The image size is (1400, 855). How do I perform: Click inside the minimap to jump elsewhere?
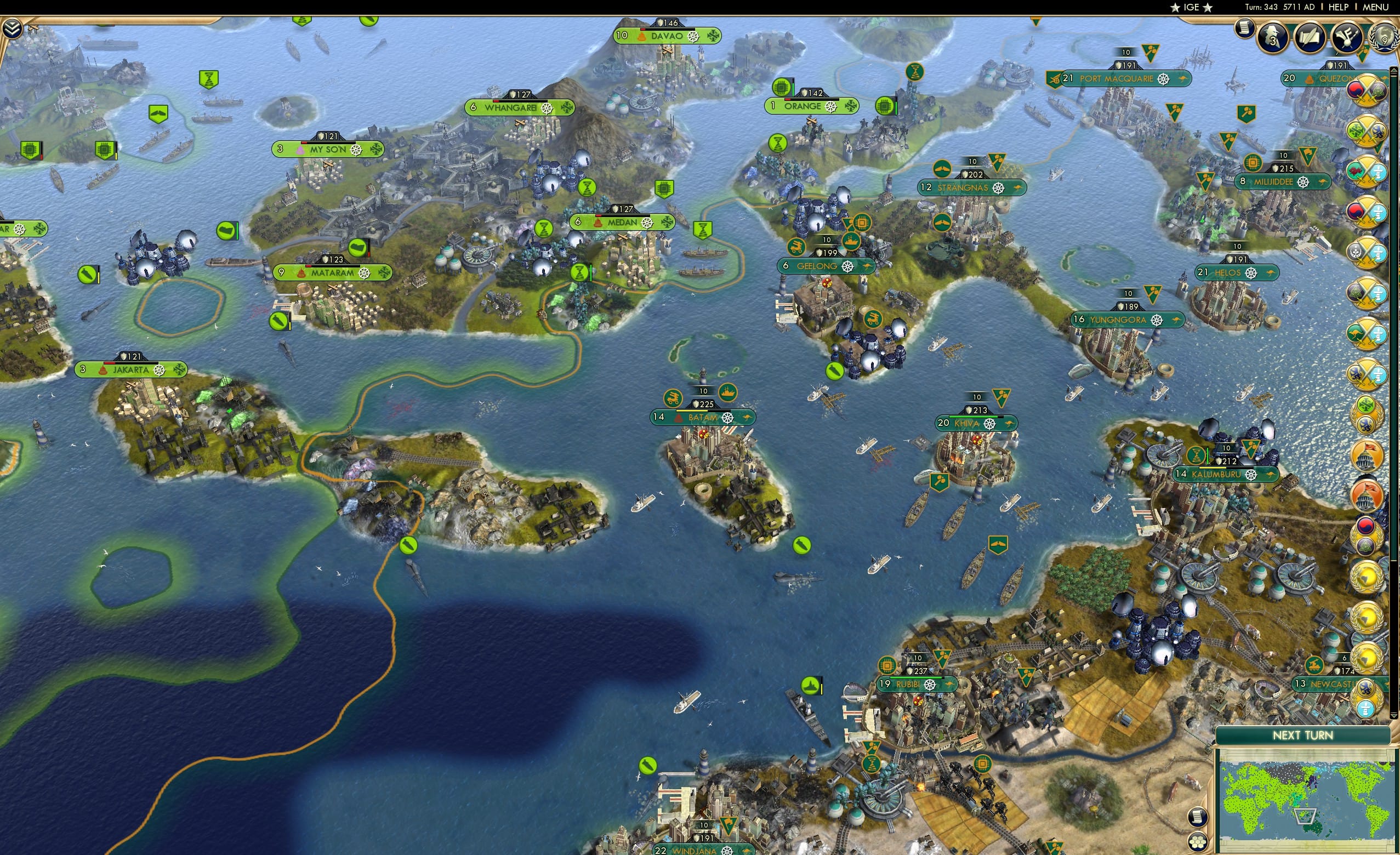click(1307, 807)
